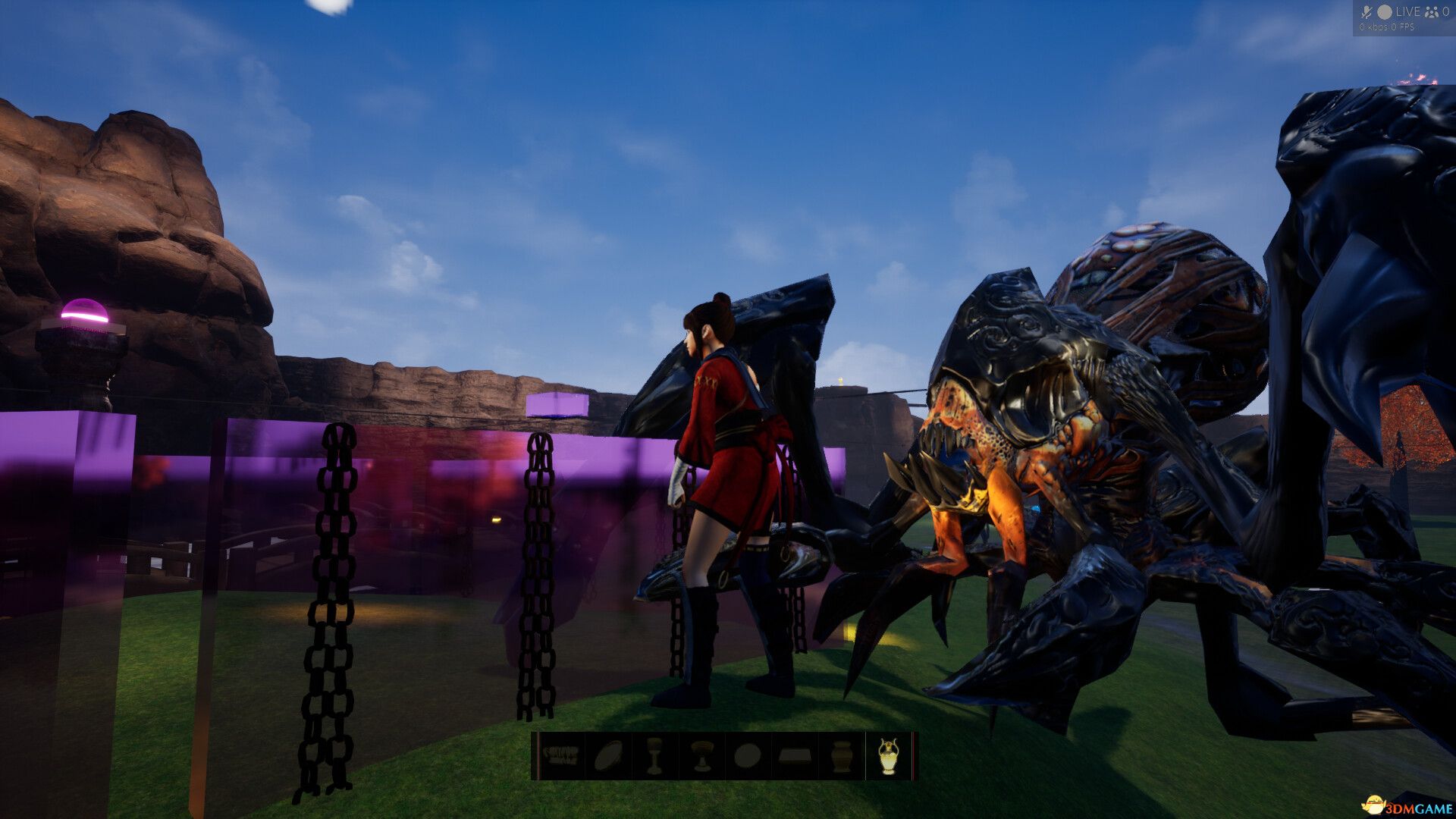Select the dark urn vase slot

pos(841,756)
